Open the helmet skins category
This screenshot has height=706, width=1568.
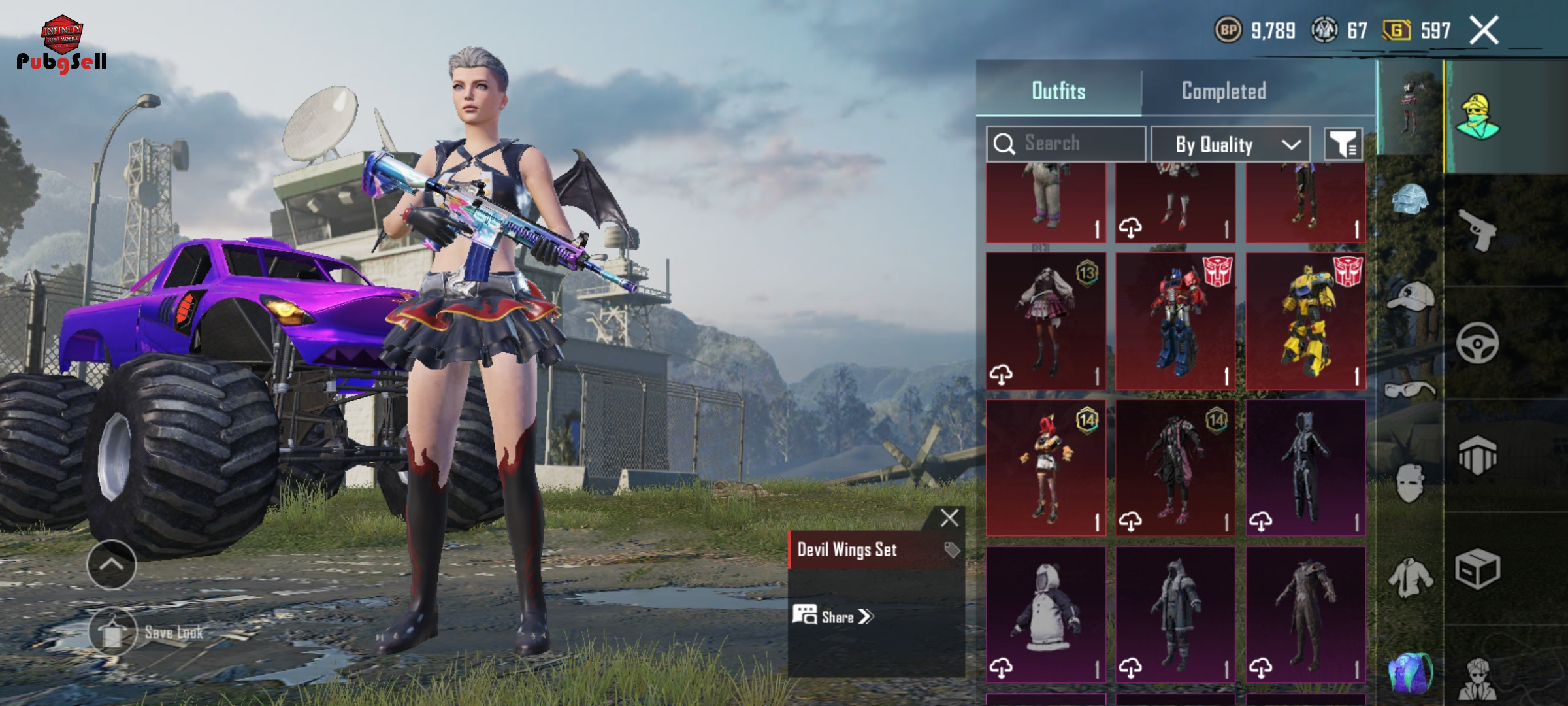pyautogui.click(x=1409, y=200)
